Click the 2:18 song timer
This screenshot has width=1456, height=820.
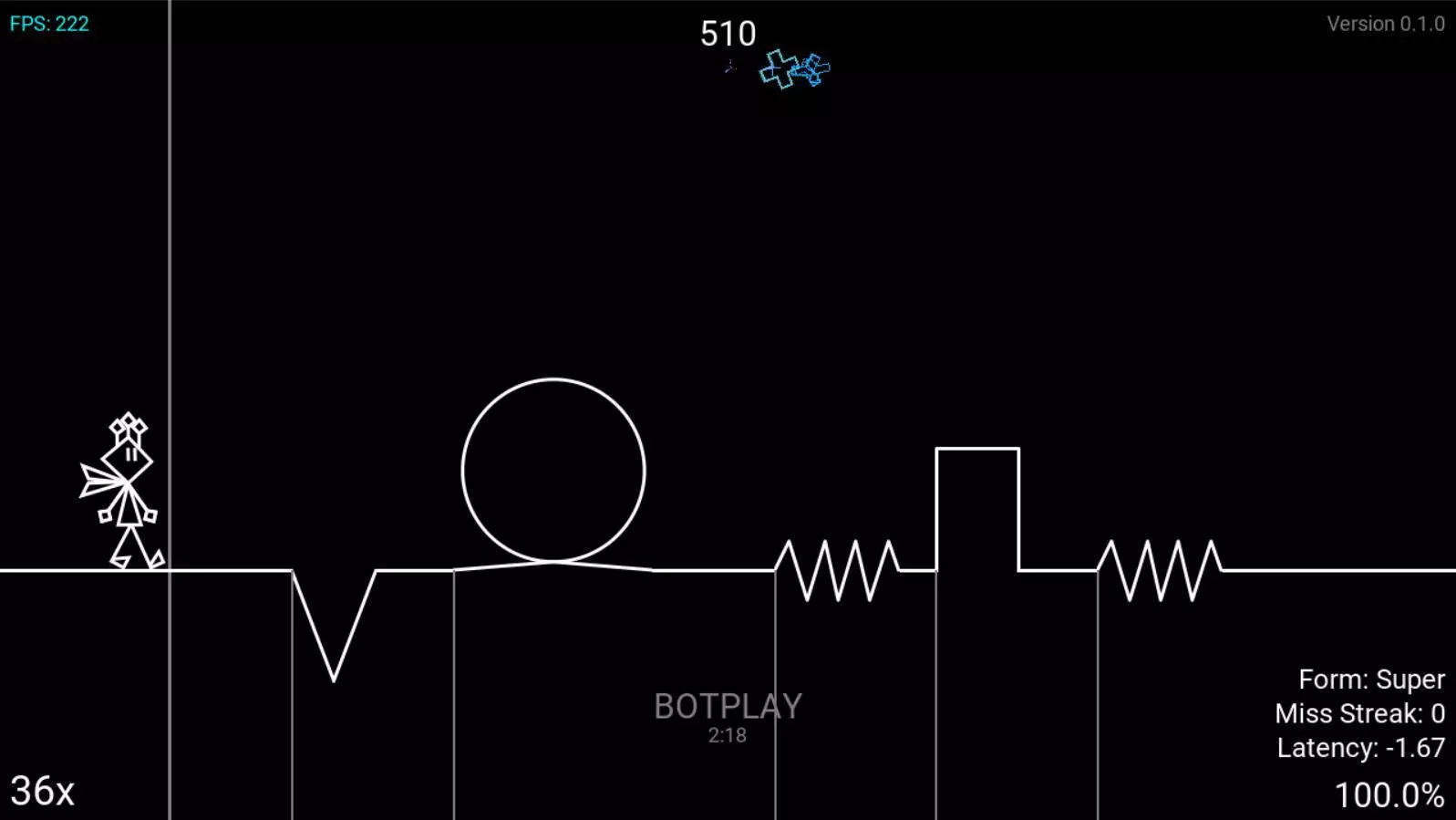(x=727, y=736)
